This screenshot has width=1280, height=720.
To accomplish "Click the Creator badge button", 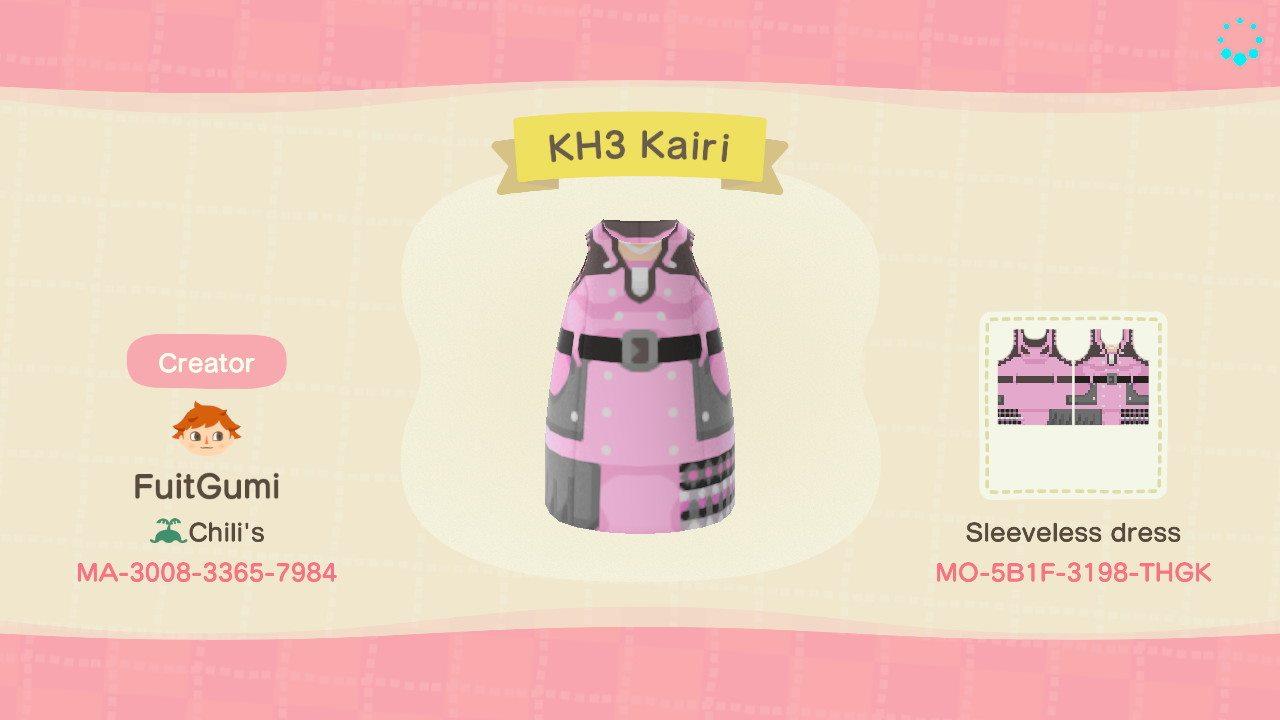I will [x=205, y=363].
